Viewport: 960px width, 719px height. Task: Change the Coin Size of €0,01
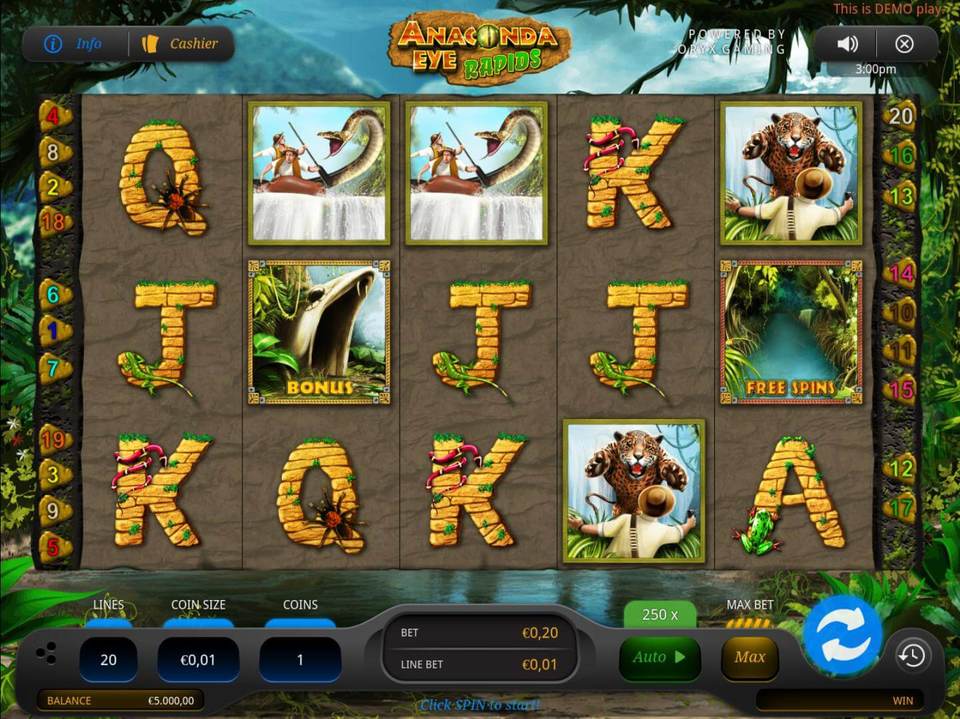[x=198, y=660]
